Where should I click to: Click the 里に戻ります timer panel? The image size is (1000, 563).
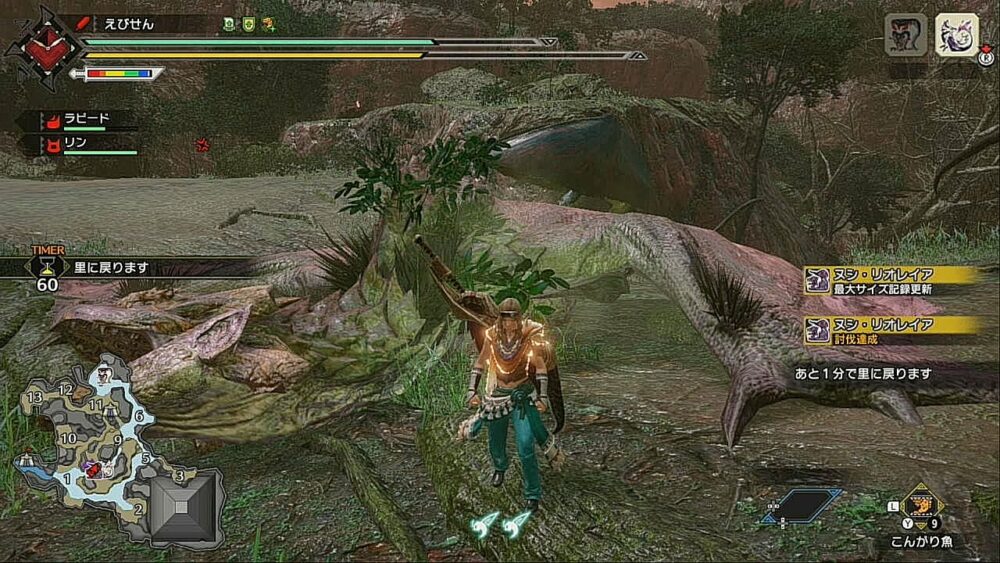pyautogui.click(x=130, y=267)
